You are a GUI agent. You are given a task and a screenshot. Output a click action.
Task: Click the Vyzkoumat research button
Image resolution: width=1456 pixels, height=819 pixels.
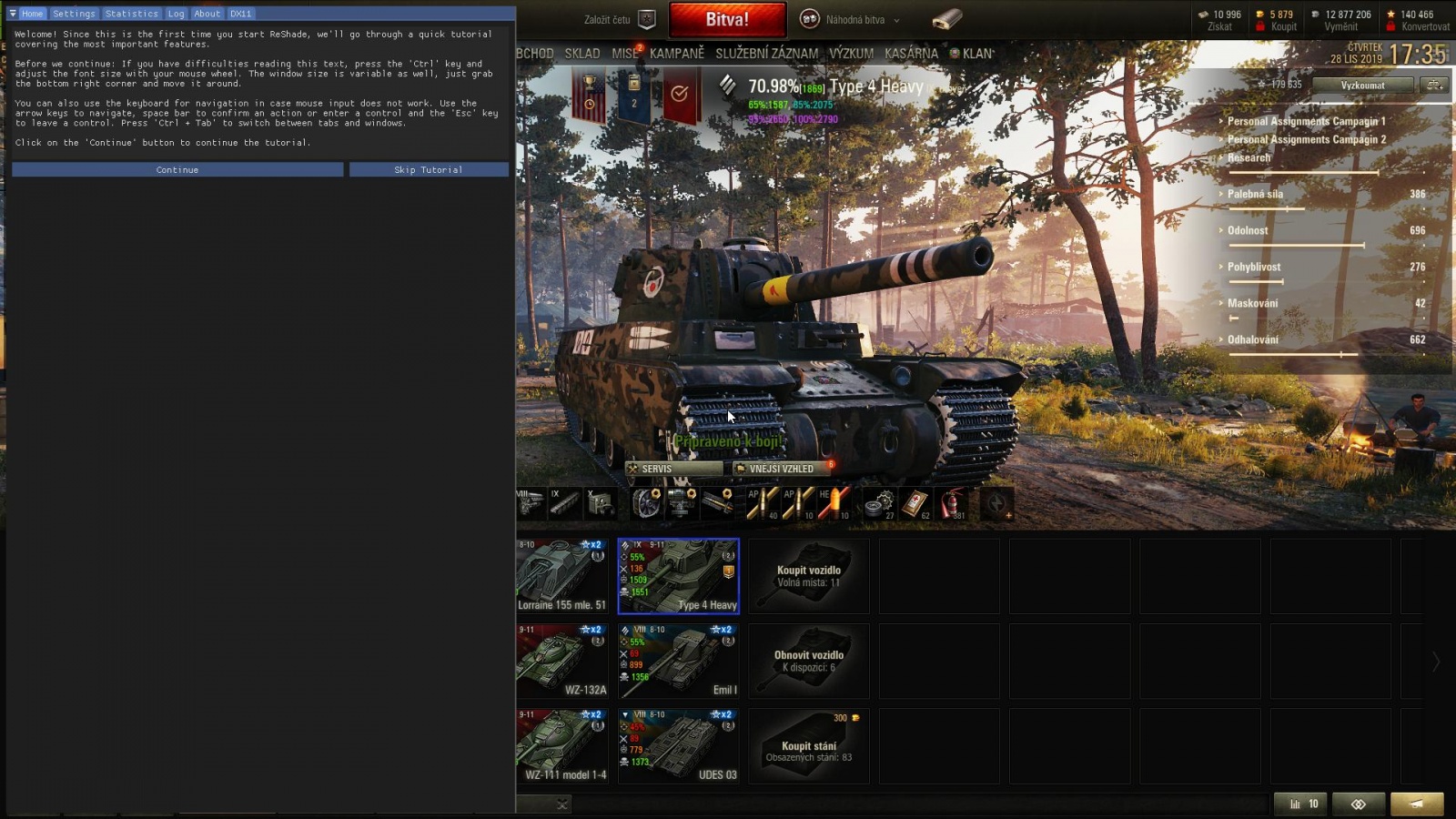click(1362, 86)
